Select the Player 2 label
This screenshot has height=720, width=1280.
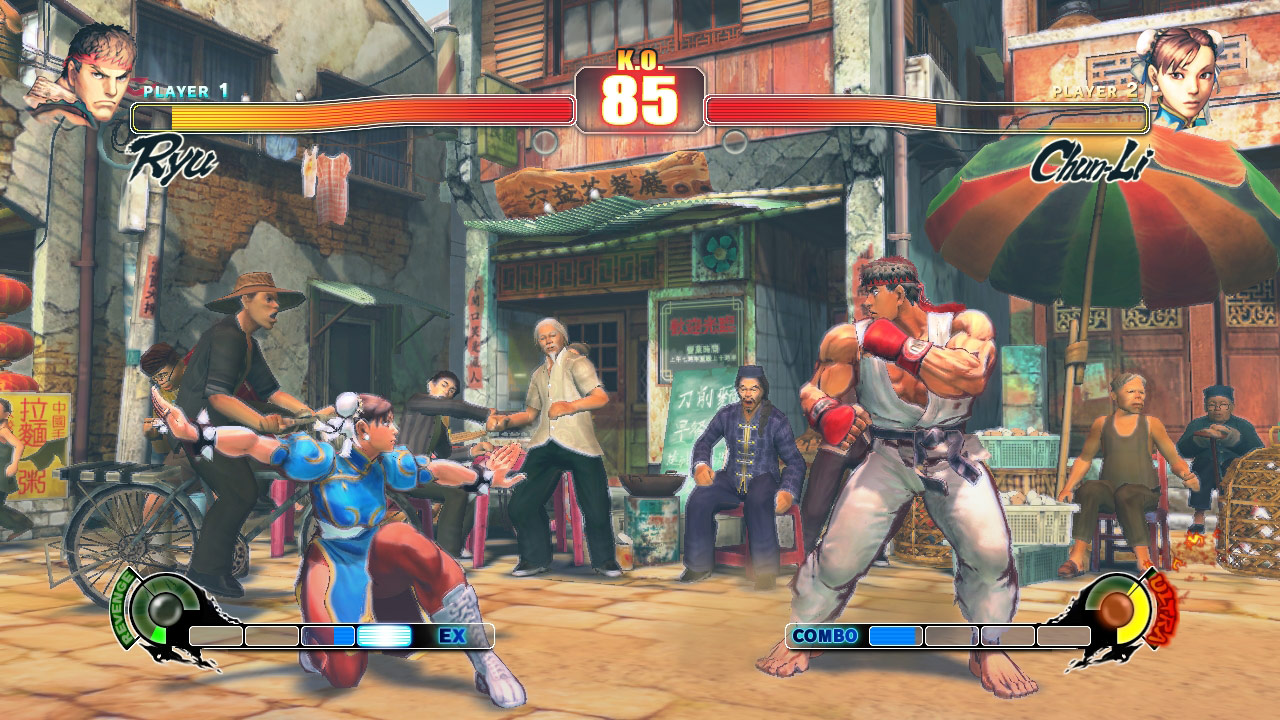(1093, 93)
